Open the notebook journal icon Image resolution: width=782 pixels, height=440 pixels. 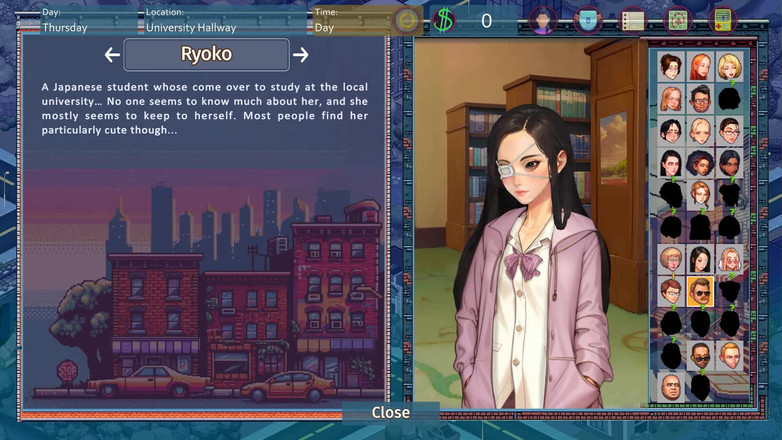tap(633, 20)
